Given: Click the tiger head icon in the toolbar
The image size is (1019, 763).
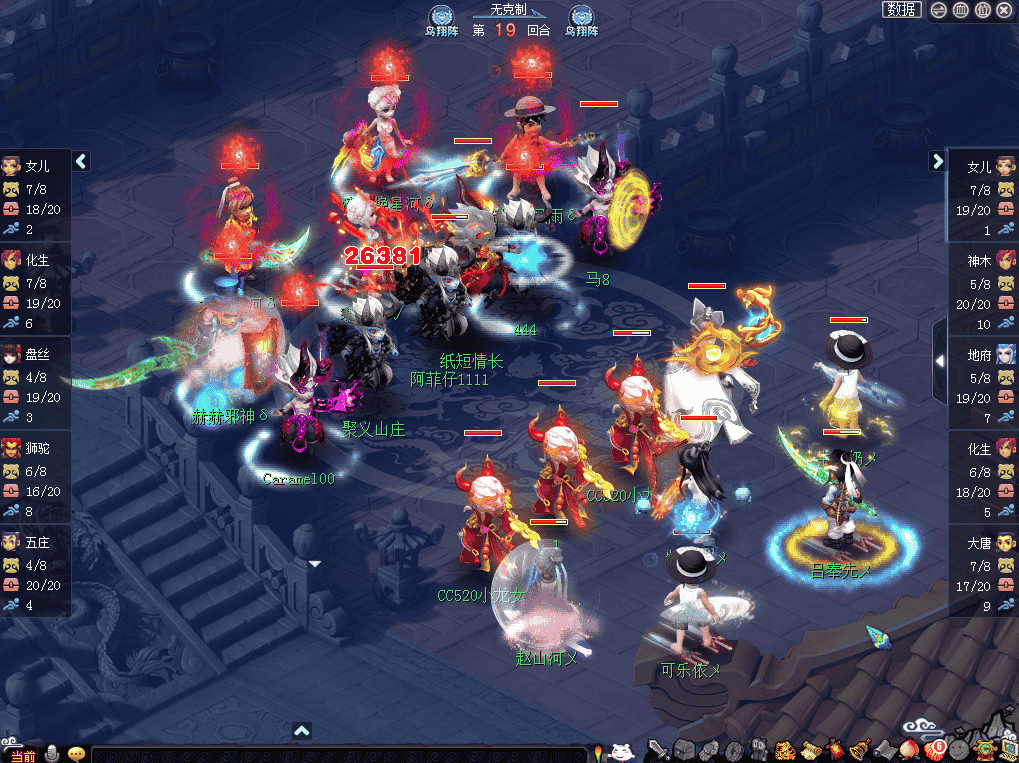Looking at the screenshot, I should (x=785, y=750).
